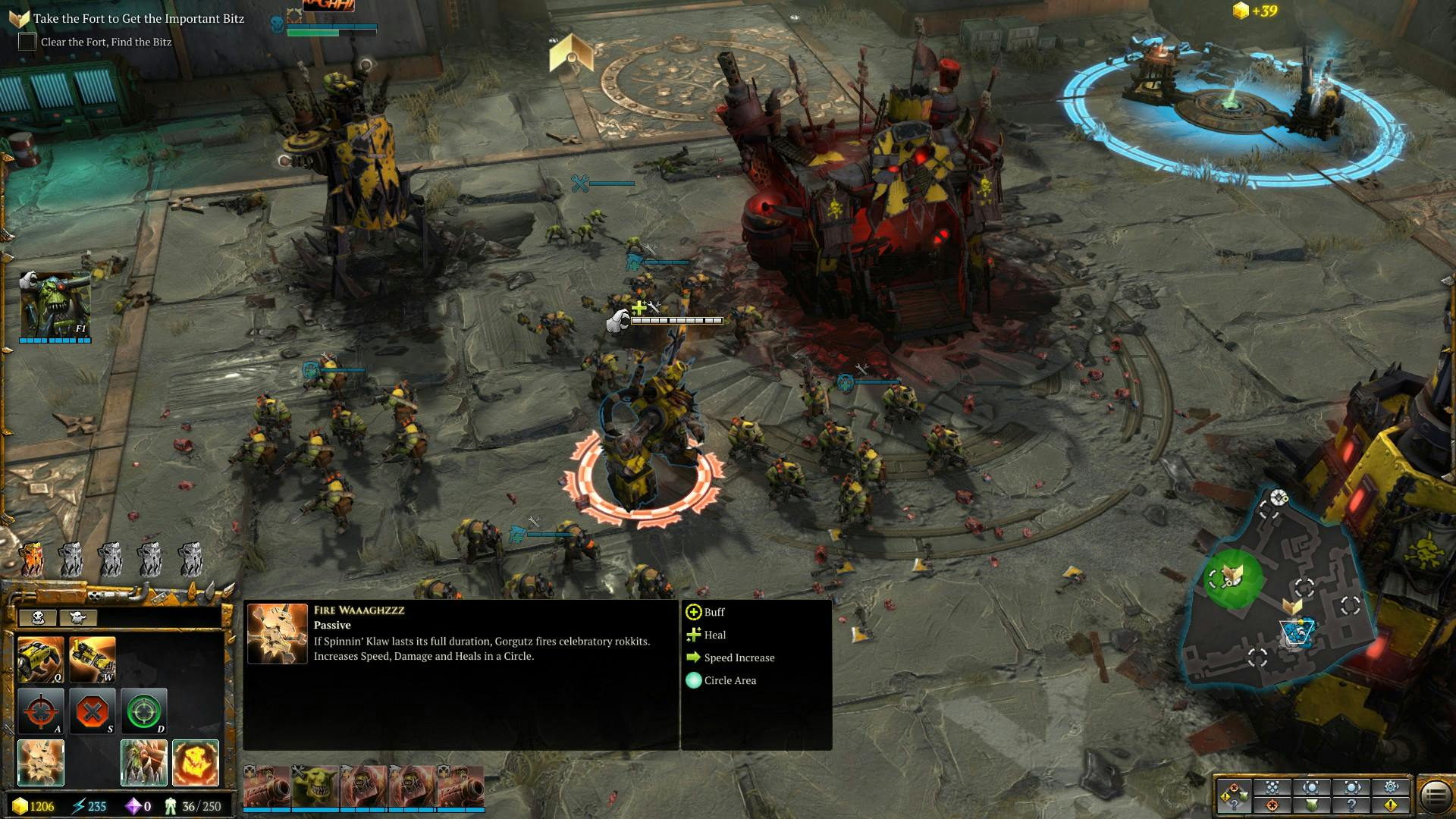Viewport: 1456px width, 819px height.
Task: Click the orange attack ping button
Action: (1272, 805)
